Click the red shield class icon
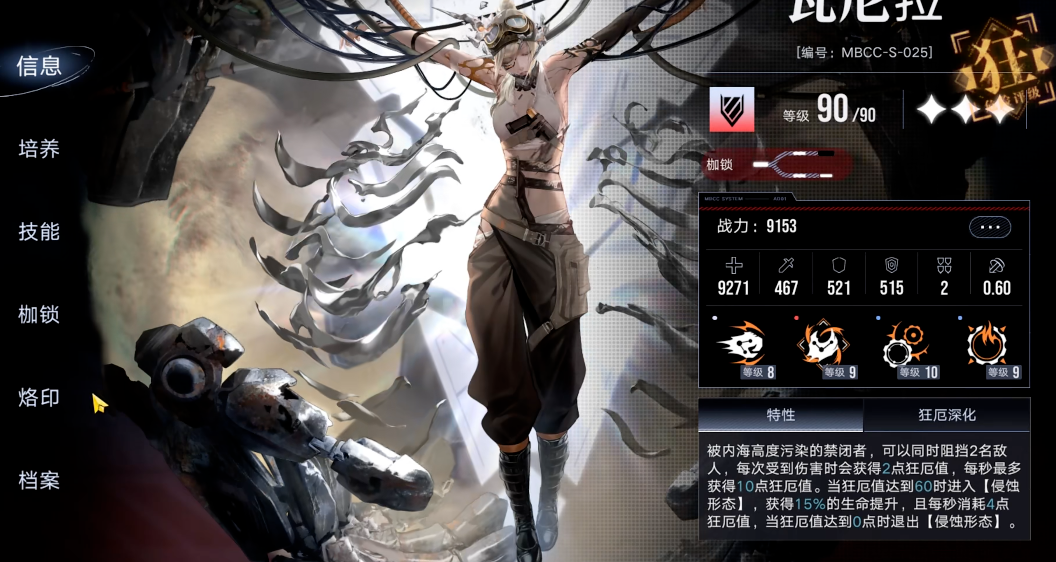Screen dimensions: 1056x562 point(732,110)
